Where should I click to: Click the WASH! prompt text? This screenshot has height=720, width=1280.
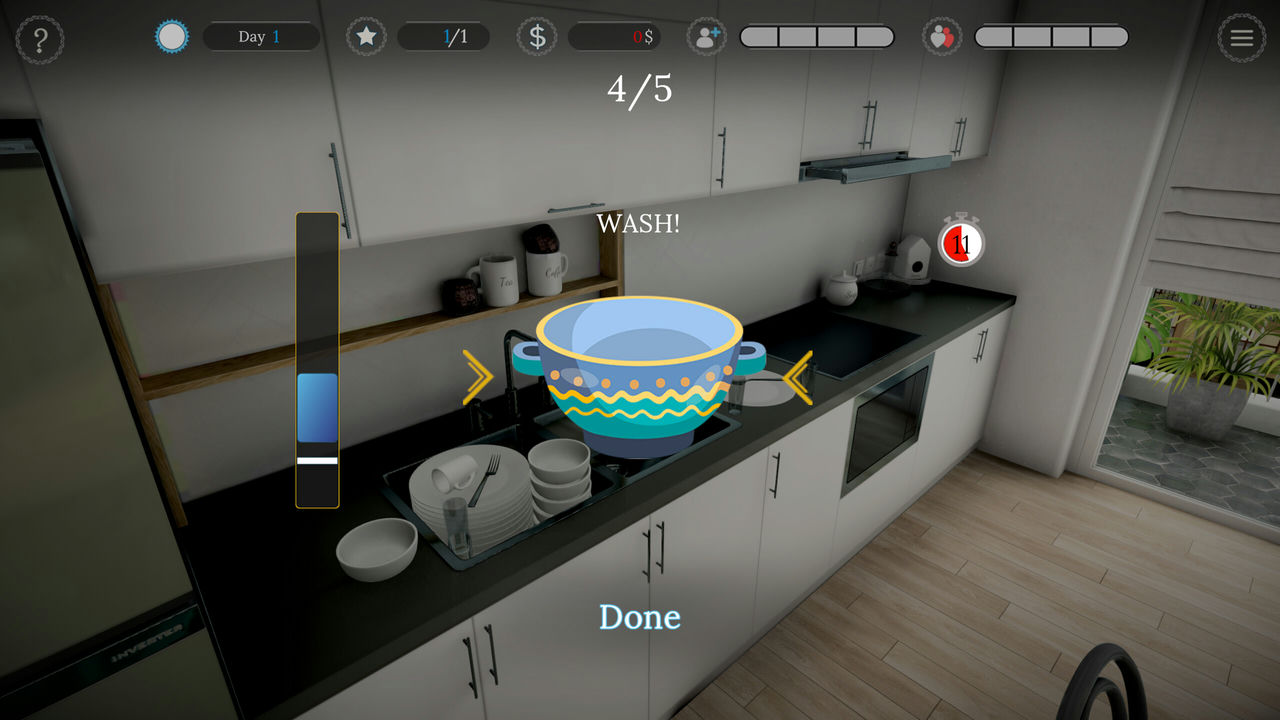click(x=637, y=224)
